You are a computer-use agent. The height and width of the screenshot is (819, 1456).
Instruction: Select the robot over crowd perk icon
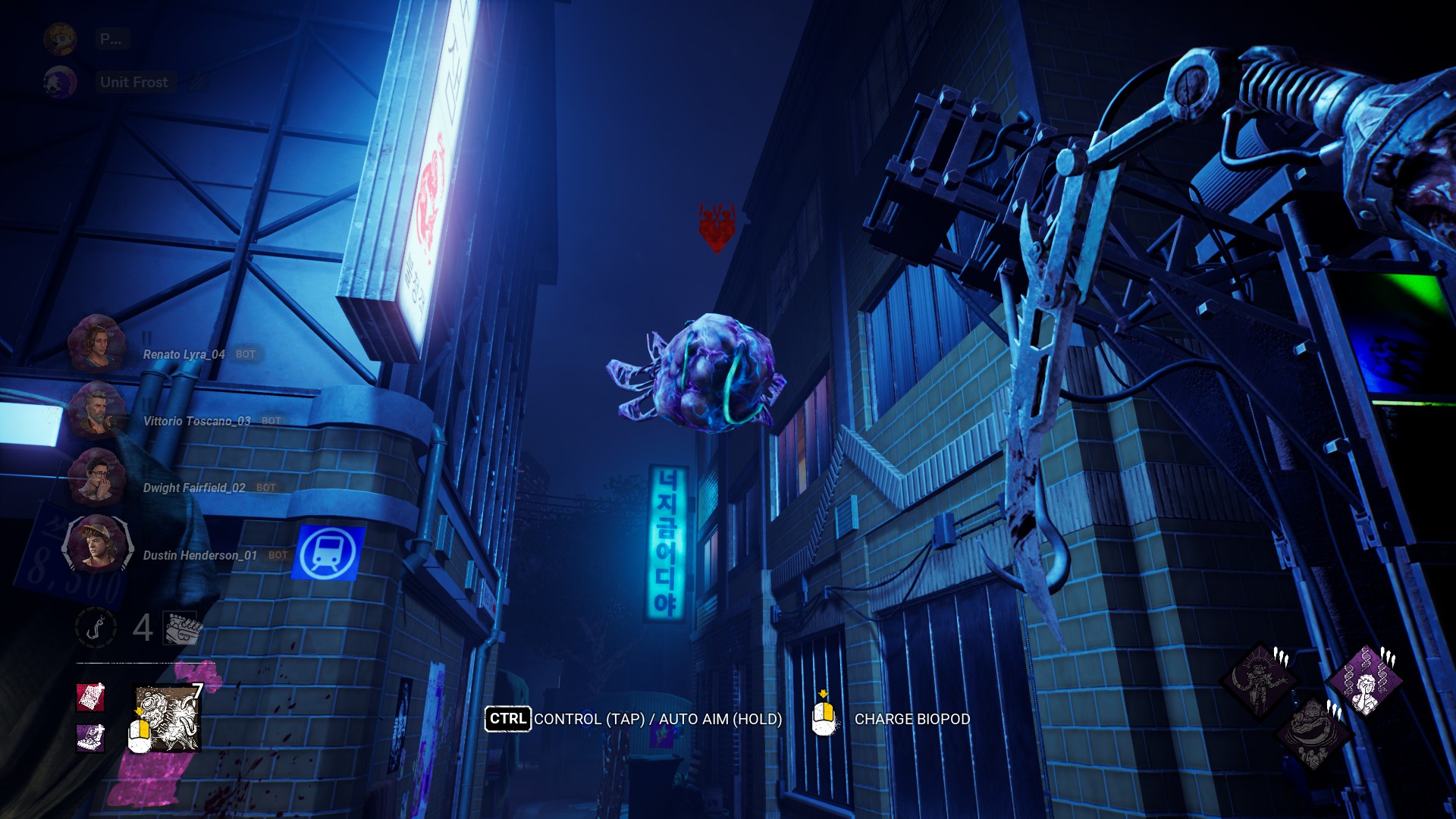1313,734
